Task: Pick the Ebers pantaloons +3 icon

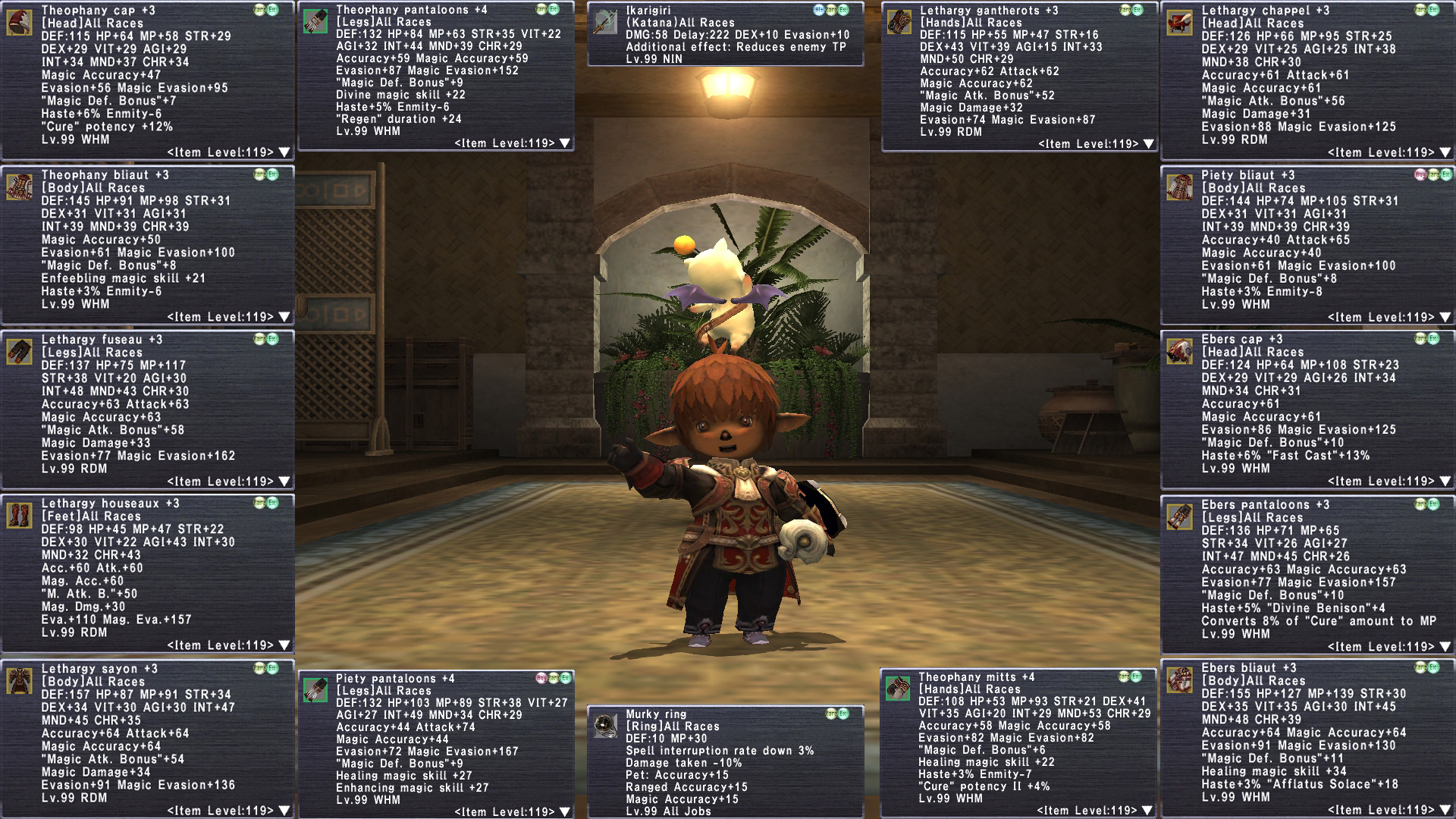Action: click(x=1180, y=516)
